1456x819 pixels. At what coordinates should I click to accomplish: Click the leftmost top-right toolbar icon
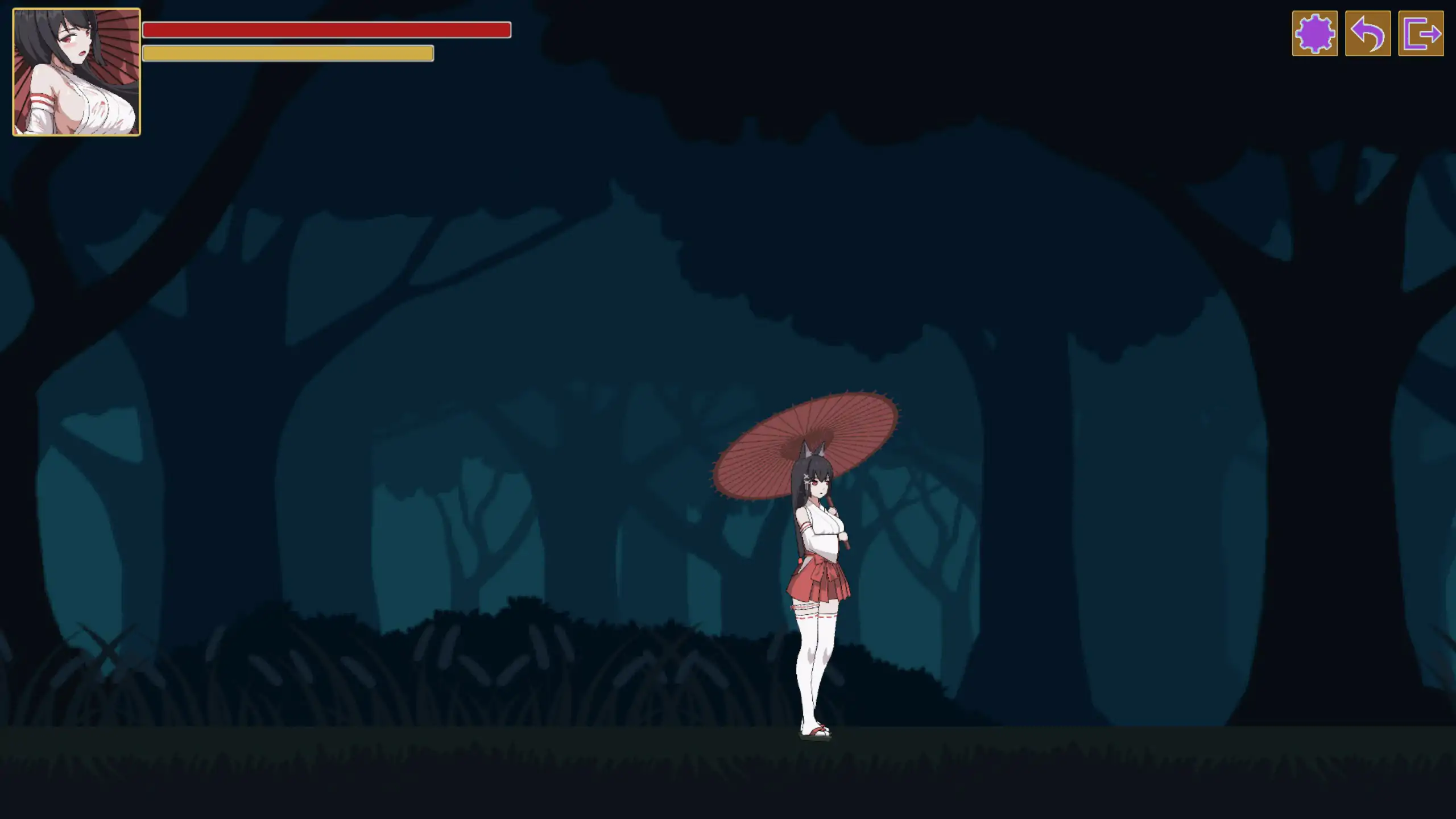pyautogui.click(x=1315, y=35)
